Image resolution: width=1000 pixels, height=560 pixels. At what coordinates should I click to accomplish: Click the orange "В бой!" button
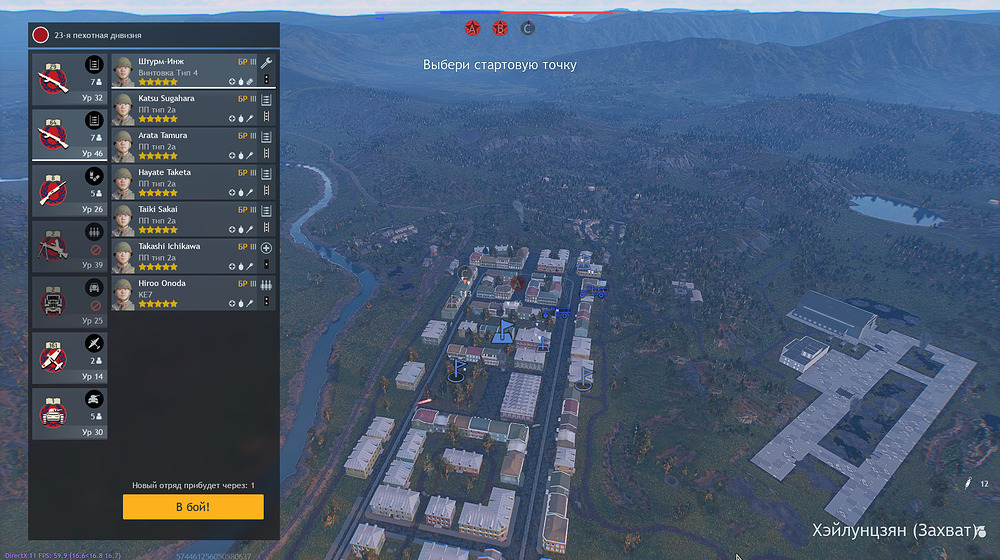tap(193, 507)
